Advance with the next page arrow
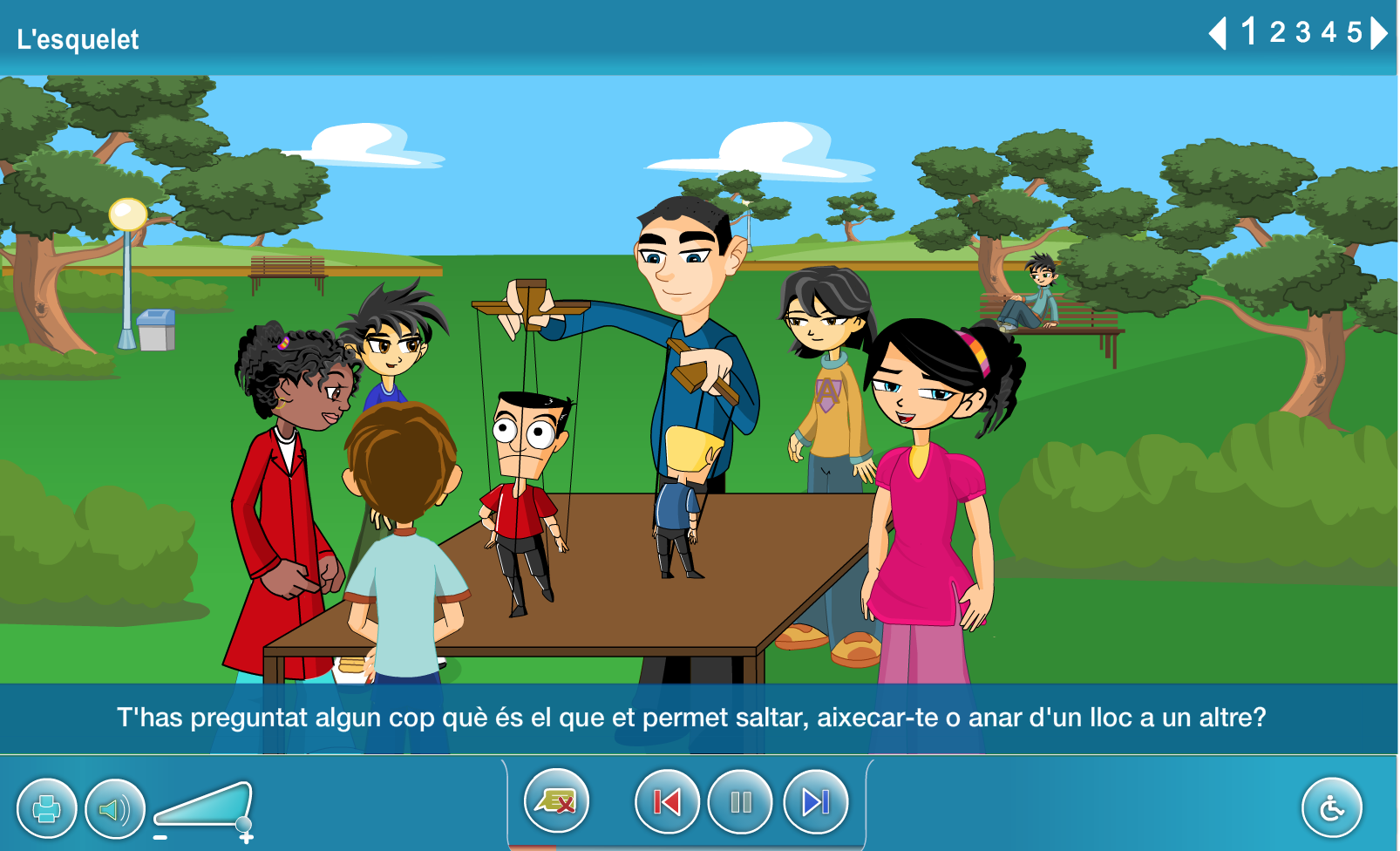The height and width of the screenshot is (851, 1400). [x=1379, y=34]
